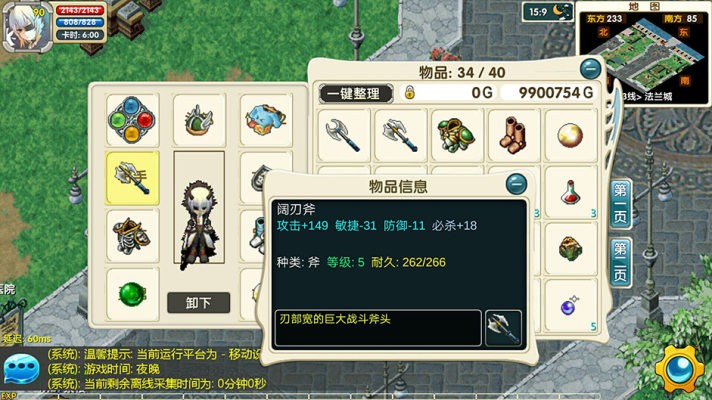This screenshot has height=400, width=712.
Task: Select the brown boots in the inventory
Action: click(515, 134)
